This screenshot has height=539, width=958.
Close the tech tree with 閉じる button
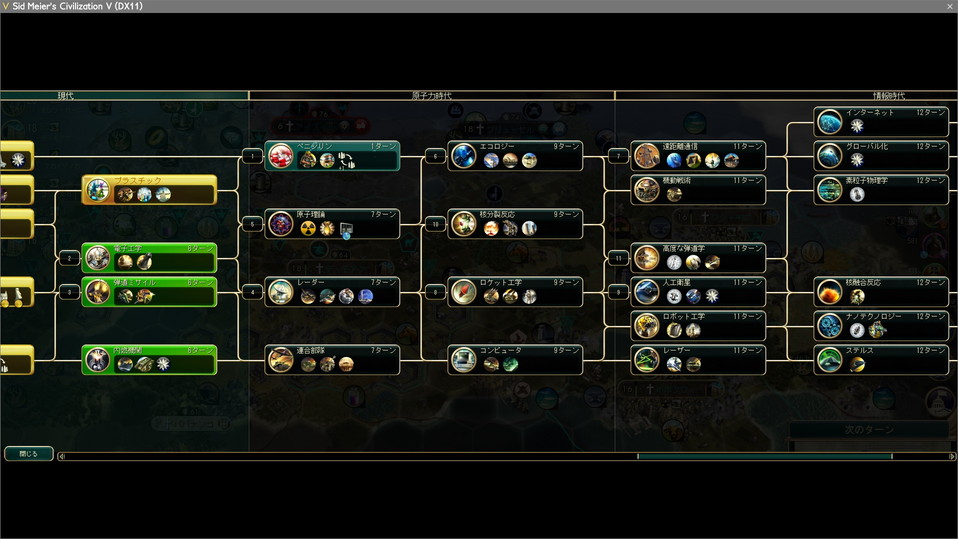point(28,454)
